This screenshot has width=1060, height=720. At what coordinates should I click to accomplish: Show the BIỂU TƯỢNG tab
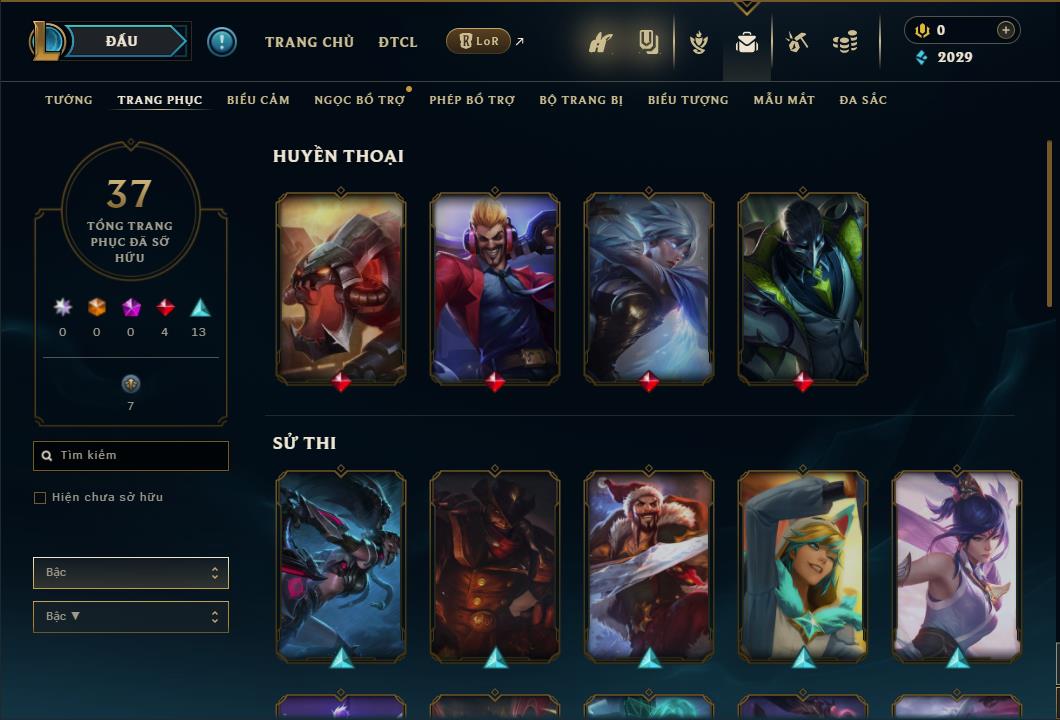point(688,100)
